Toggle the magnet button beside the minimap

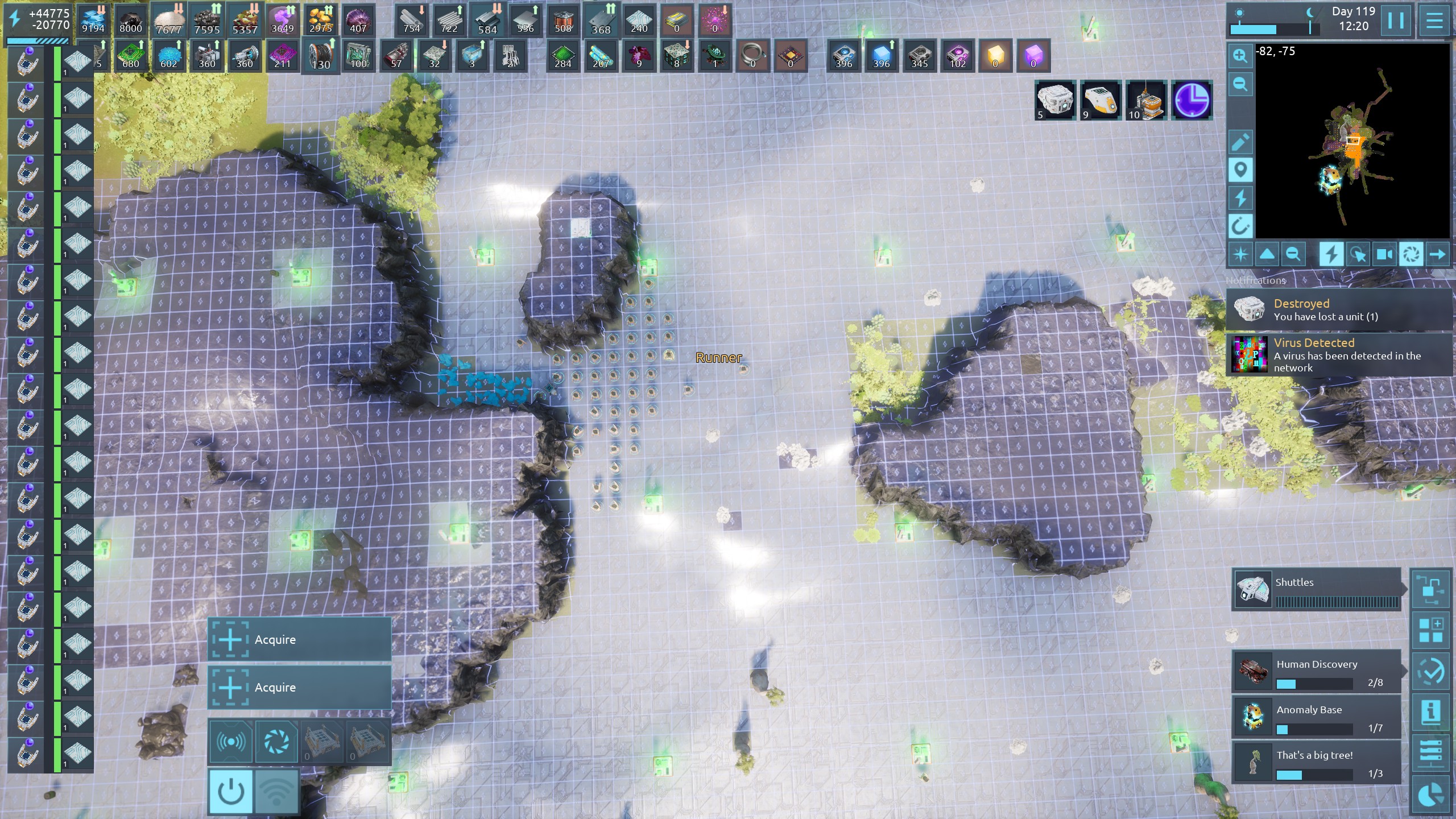point(1240,226)
